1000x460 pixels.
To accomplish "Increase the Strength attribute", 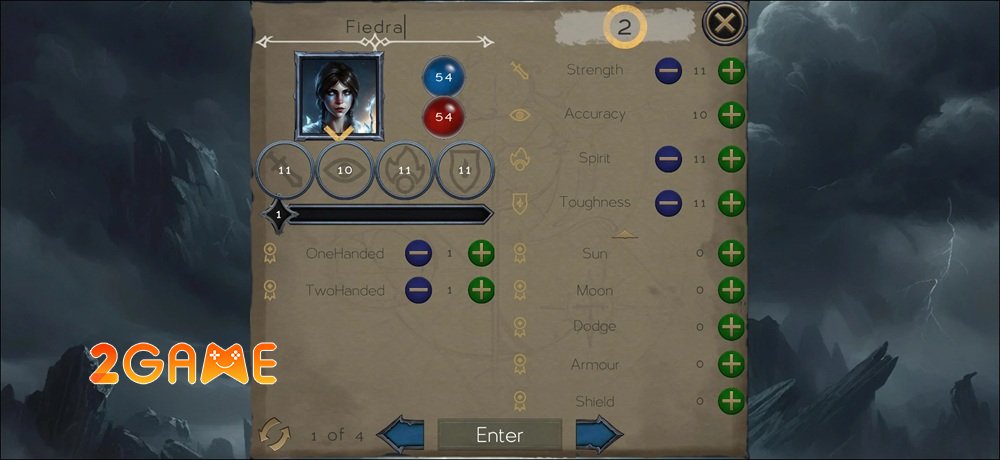I will pyautogui.click(x=732, y=71).
